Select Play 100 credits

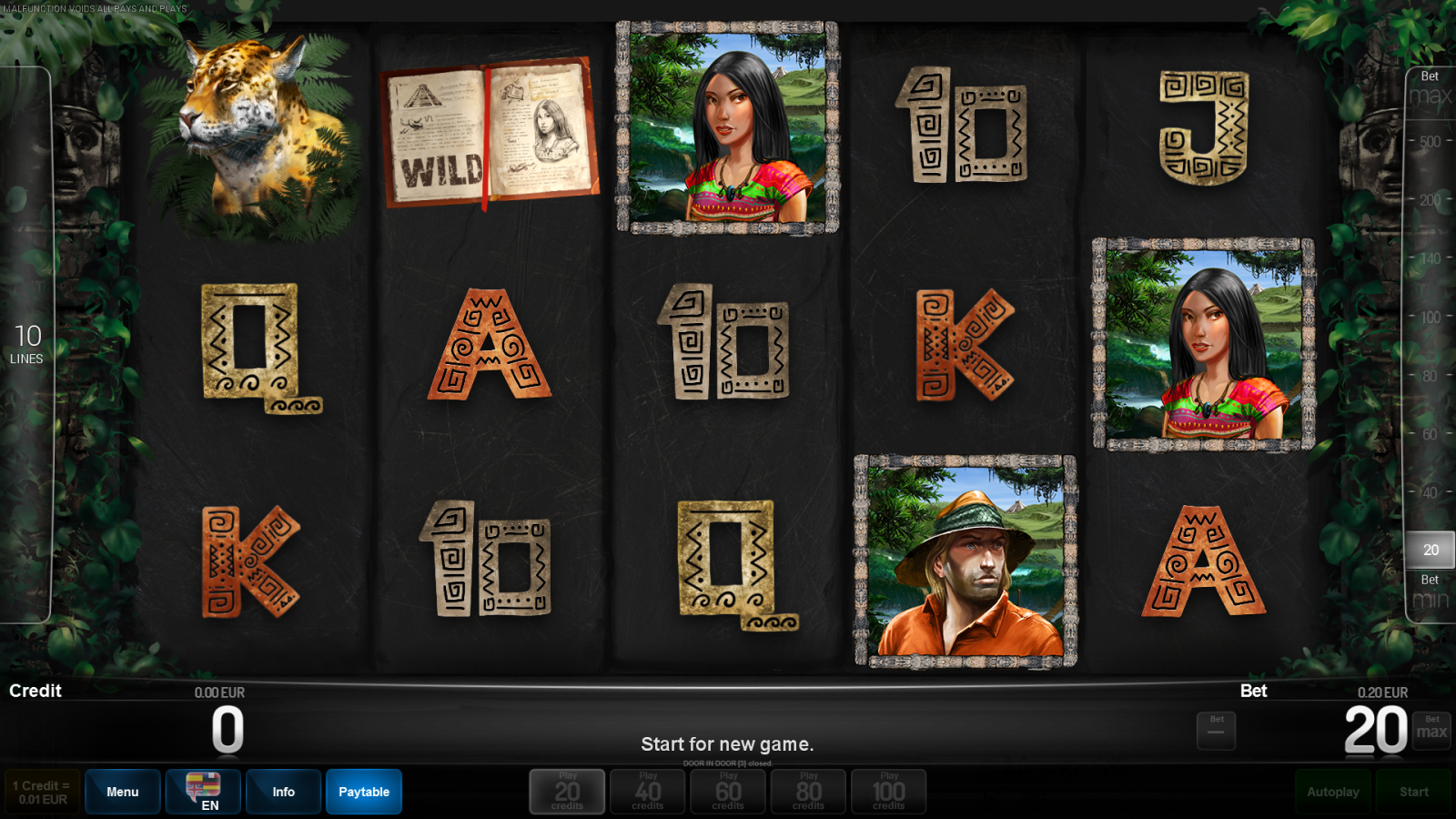pos(888,792)
